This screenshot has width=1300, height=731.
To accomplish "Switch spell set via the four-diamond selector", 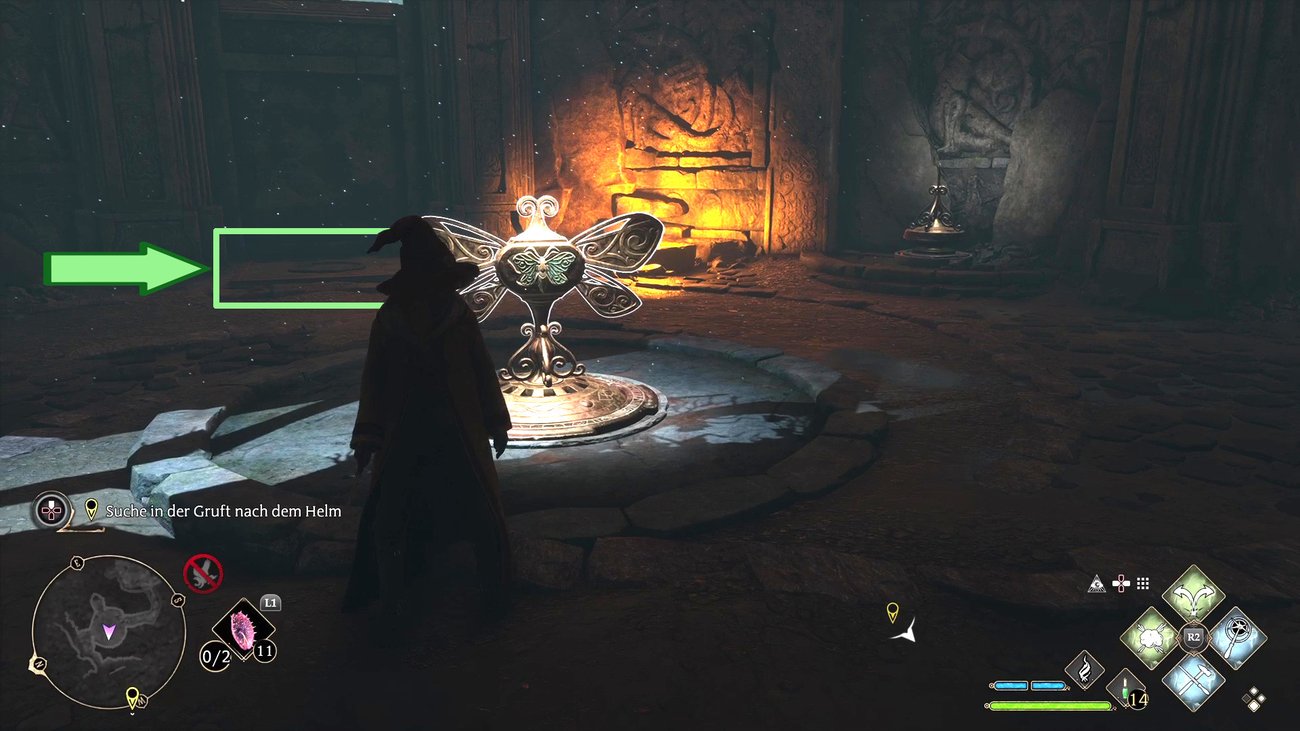I will pos(1253,699).
